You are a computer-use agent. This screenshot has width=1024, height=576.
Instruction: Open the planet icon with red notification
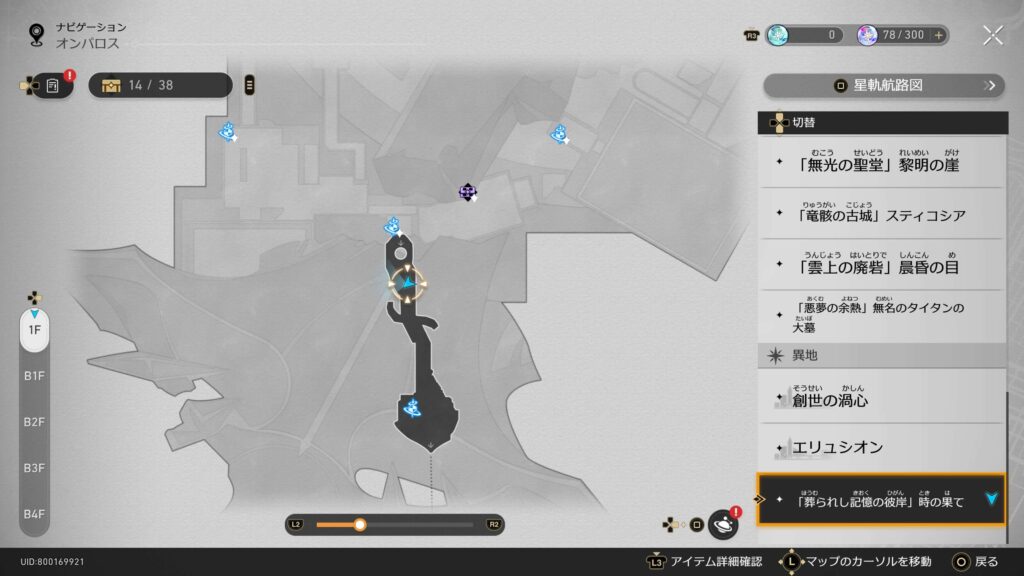click(722, 524)
